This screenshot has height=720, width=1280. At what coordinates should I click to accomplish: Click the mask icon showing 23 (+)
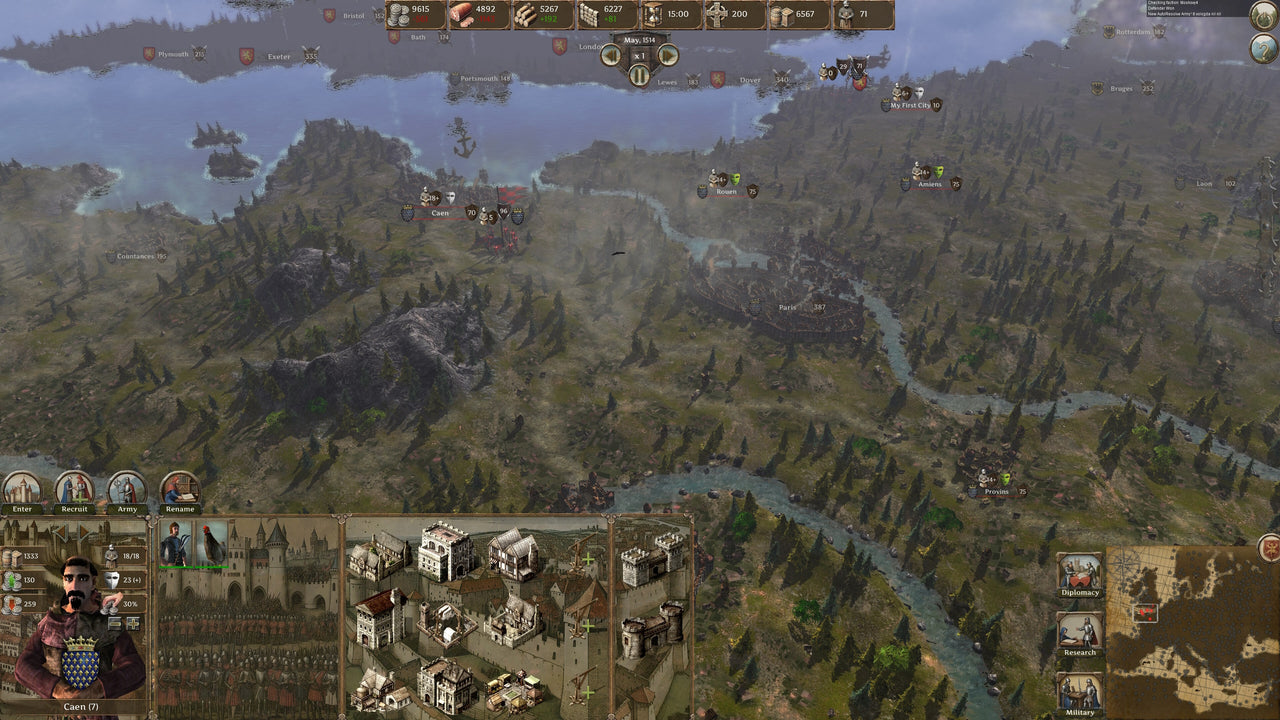[111, 579]
